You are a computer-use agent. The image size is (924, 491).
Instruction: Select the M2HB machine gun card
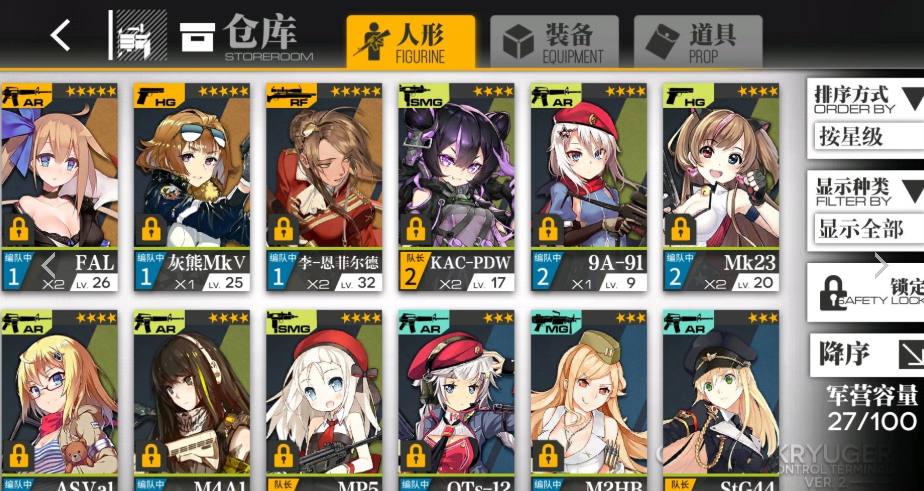588,400
